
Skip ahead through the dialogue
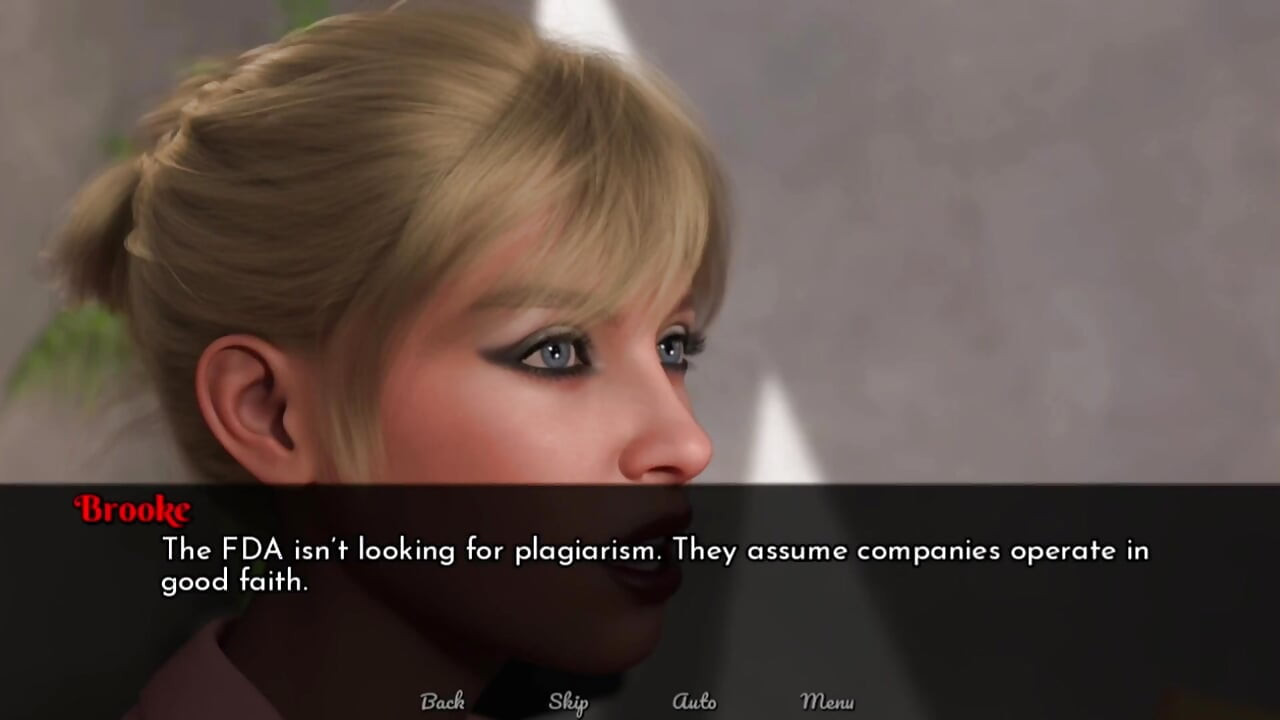[568, 703]
